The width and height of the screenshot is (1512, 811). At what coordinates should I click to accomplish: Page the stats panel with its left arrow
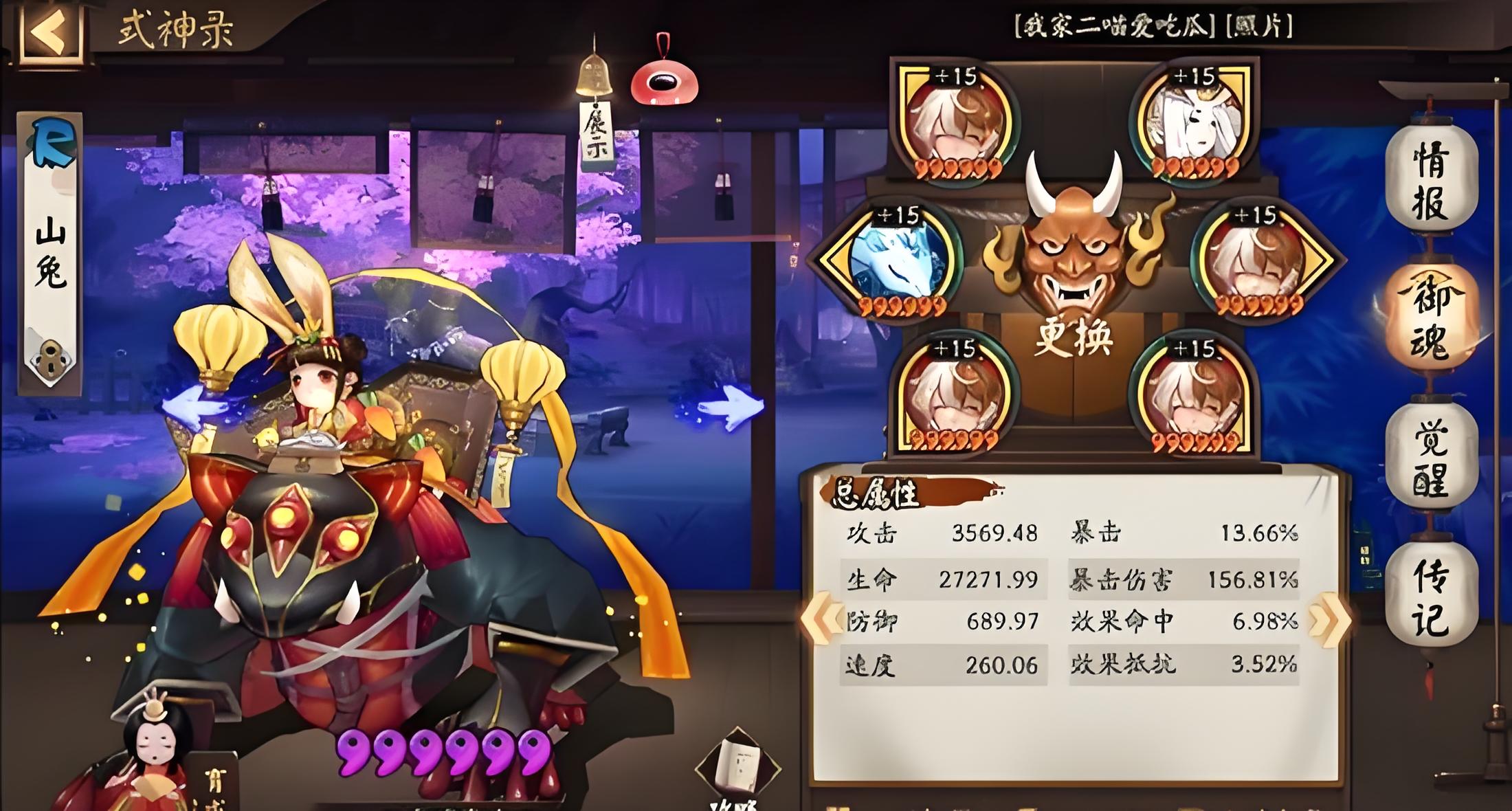coord(821,619)
